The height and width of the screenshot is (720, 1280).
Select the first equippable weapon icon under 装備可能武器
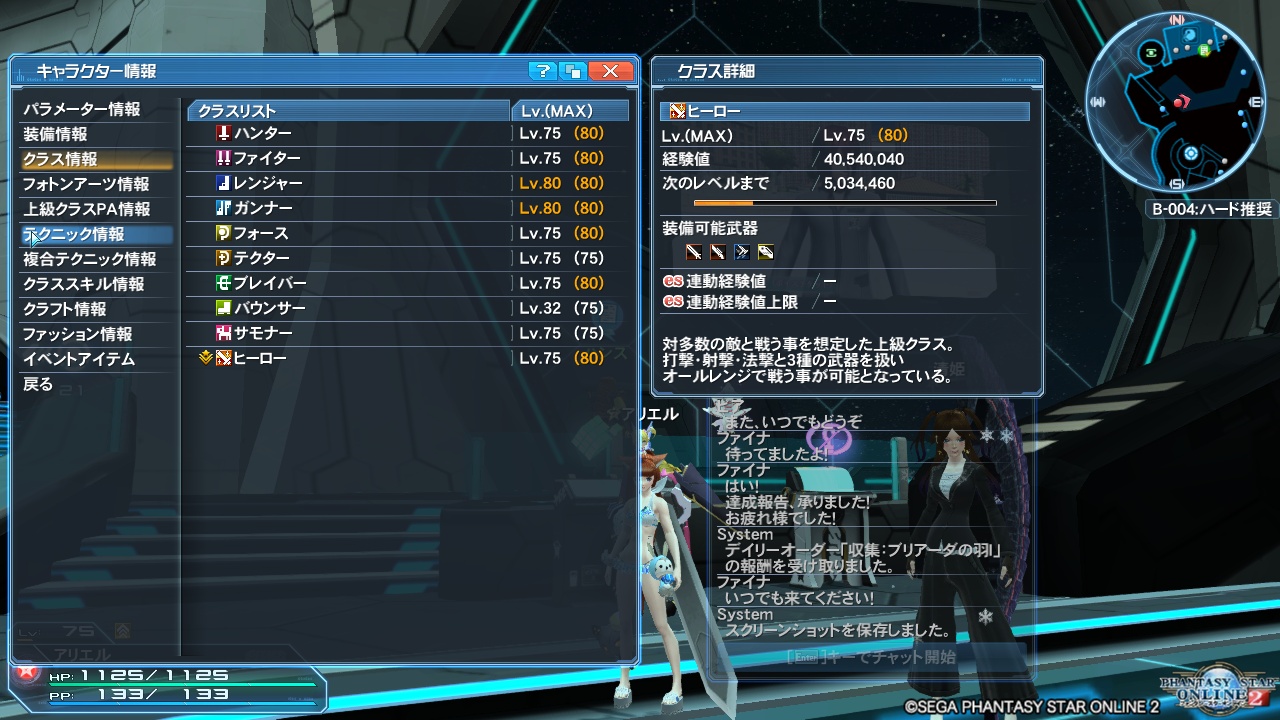pyautogui.click(x=694, y=251)
